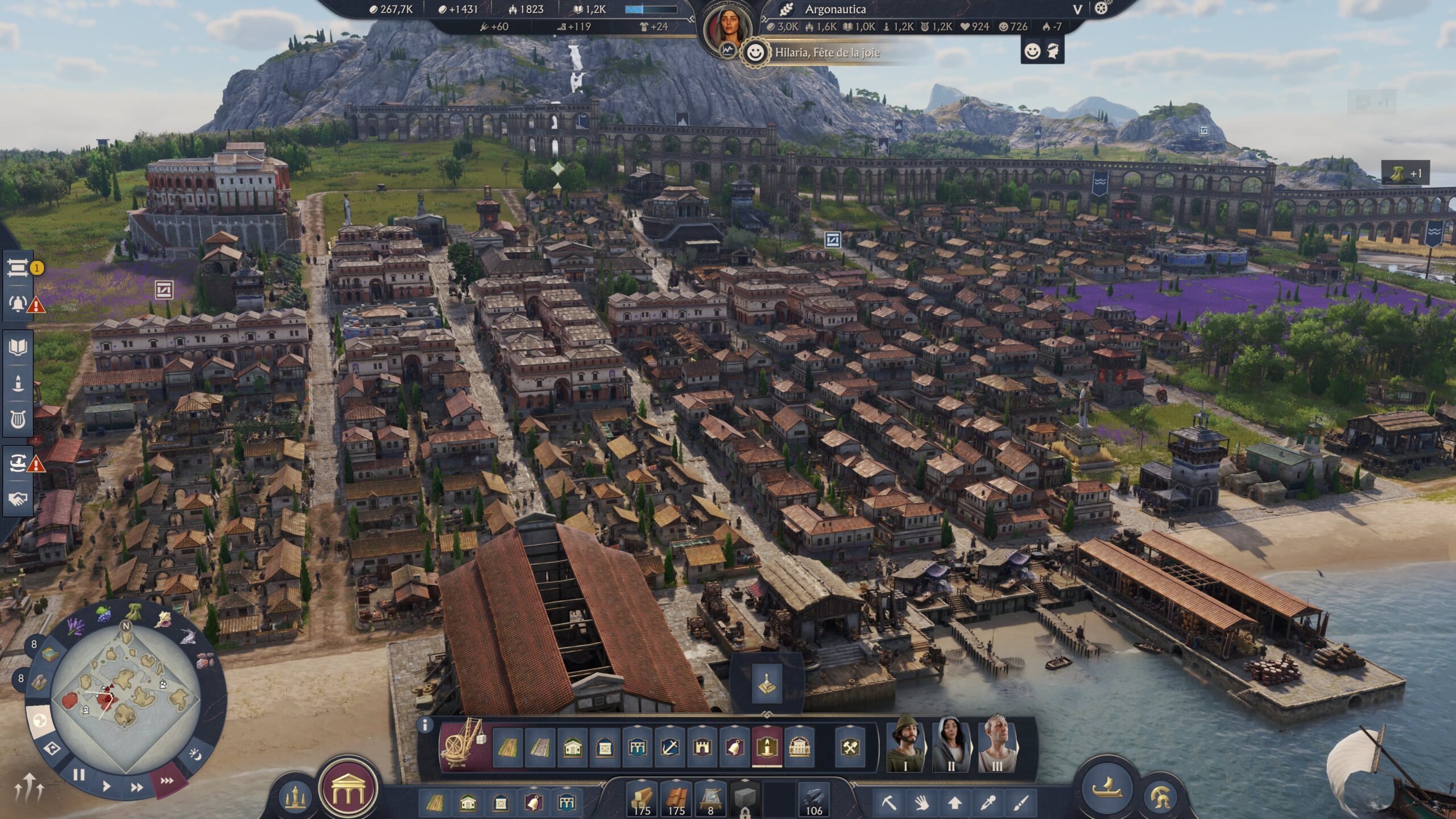This screenshot has height=819, width=1456.
Task: Open the lyre culture menu
Action: tap(18, 421)
